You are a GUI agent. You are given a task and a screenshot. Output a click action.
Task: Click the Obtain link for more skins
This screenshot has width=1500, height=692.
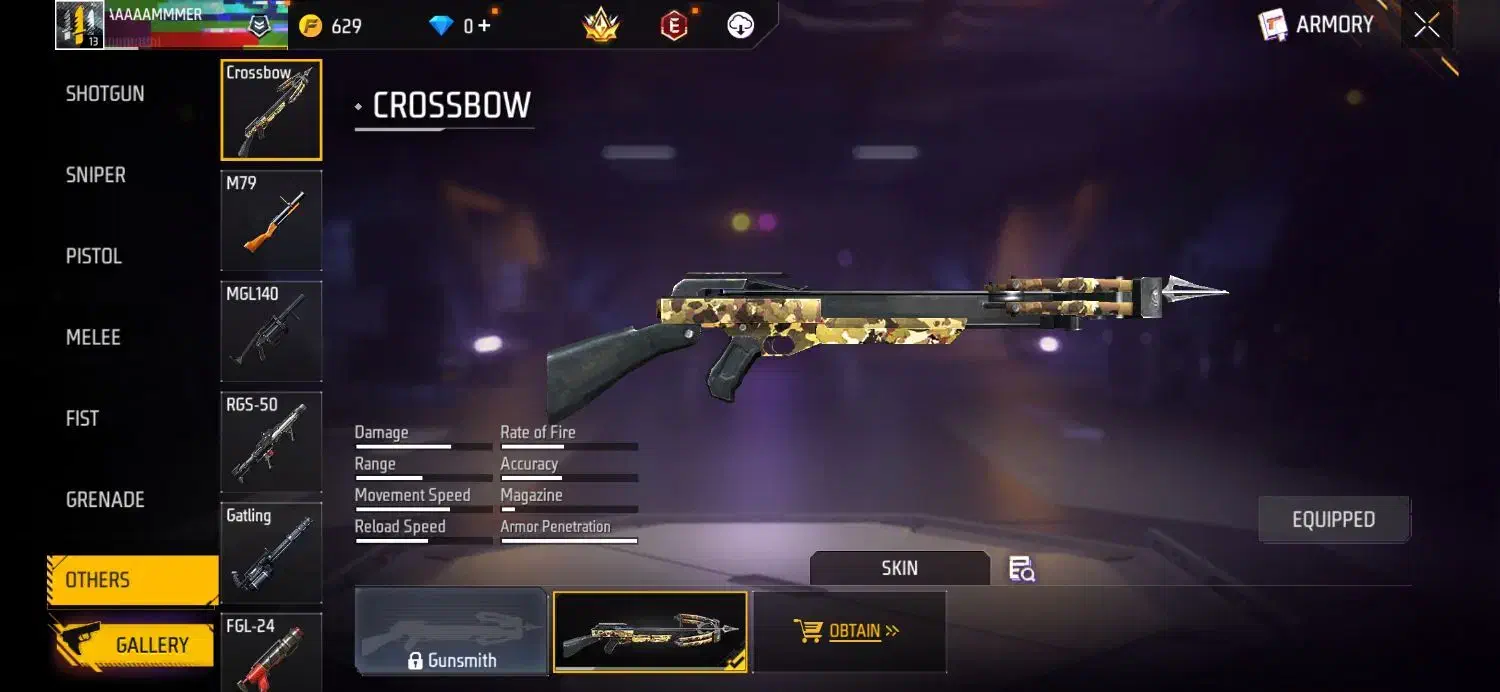(x=848, y=632)
